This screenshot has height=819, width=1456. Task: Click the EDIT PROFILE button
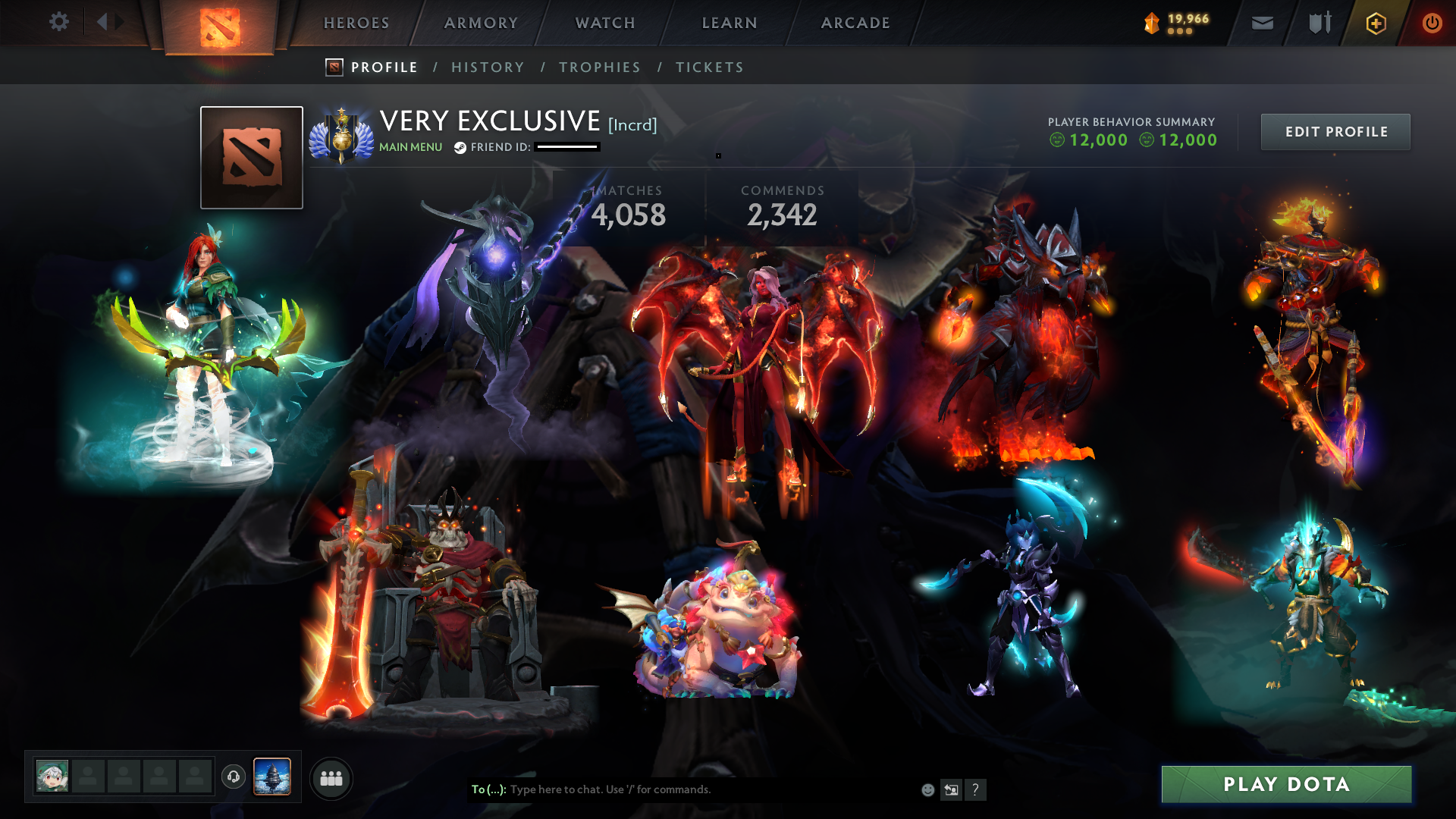[1335, 131]
